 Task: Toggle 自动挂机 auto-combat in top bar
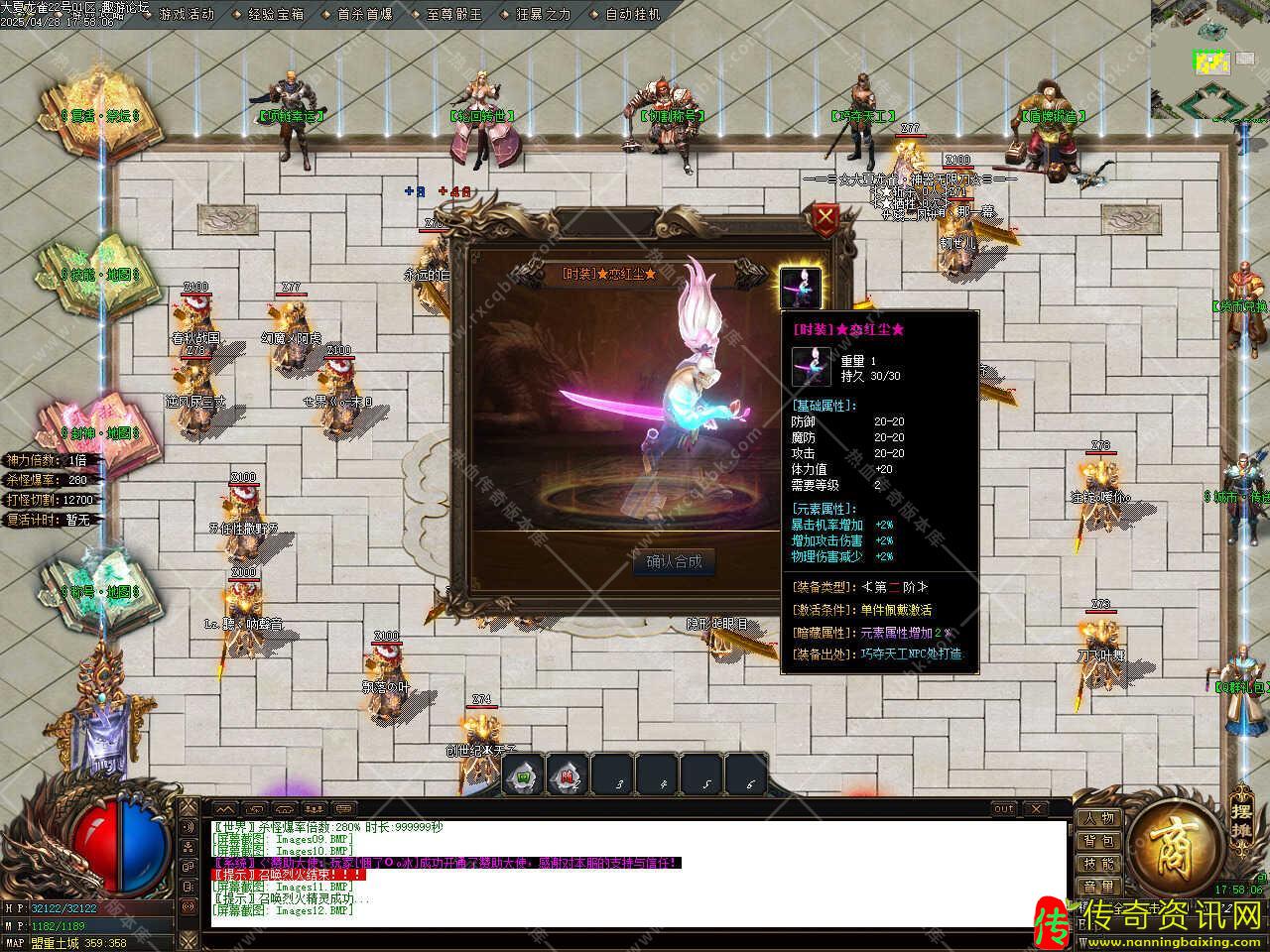(x=632, y=15)
